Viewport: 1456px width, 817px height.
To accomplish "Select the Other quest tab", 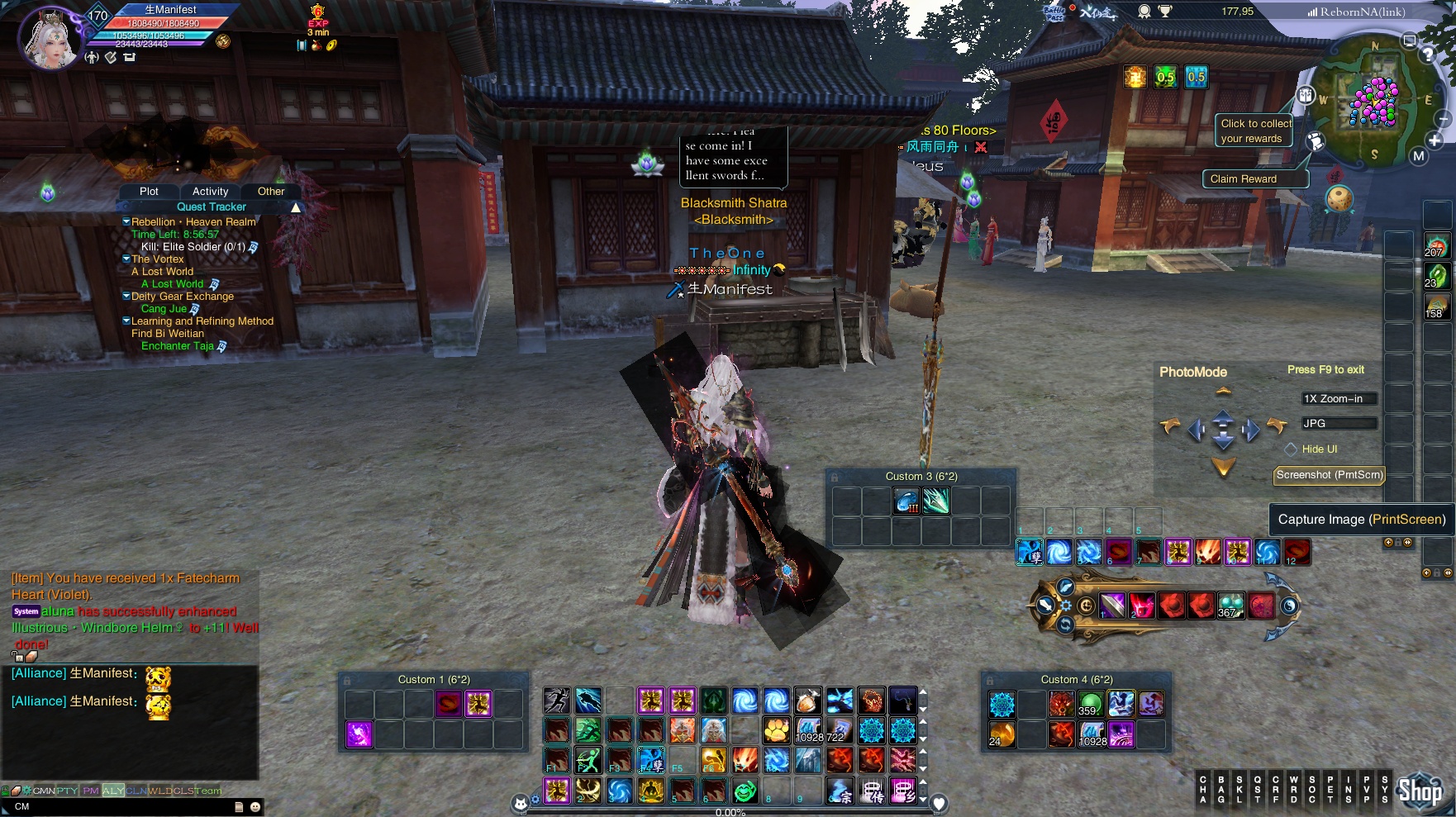I will tap(270, 192).
